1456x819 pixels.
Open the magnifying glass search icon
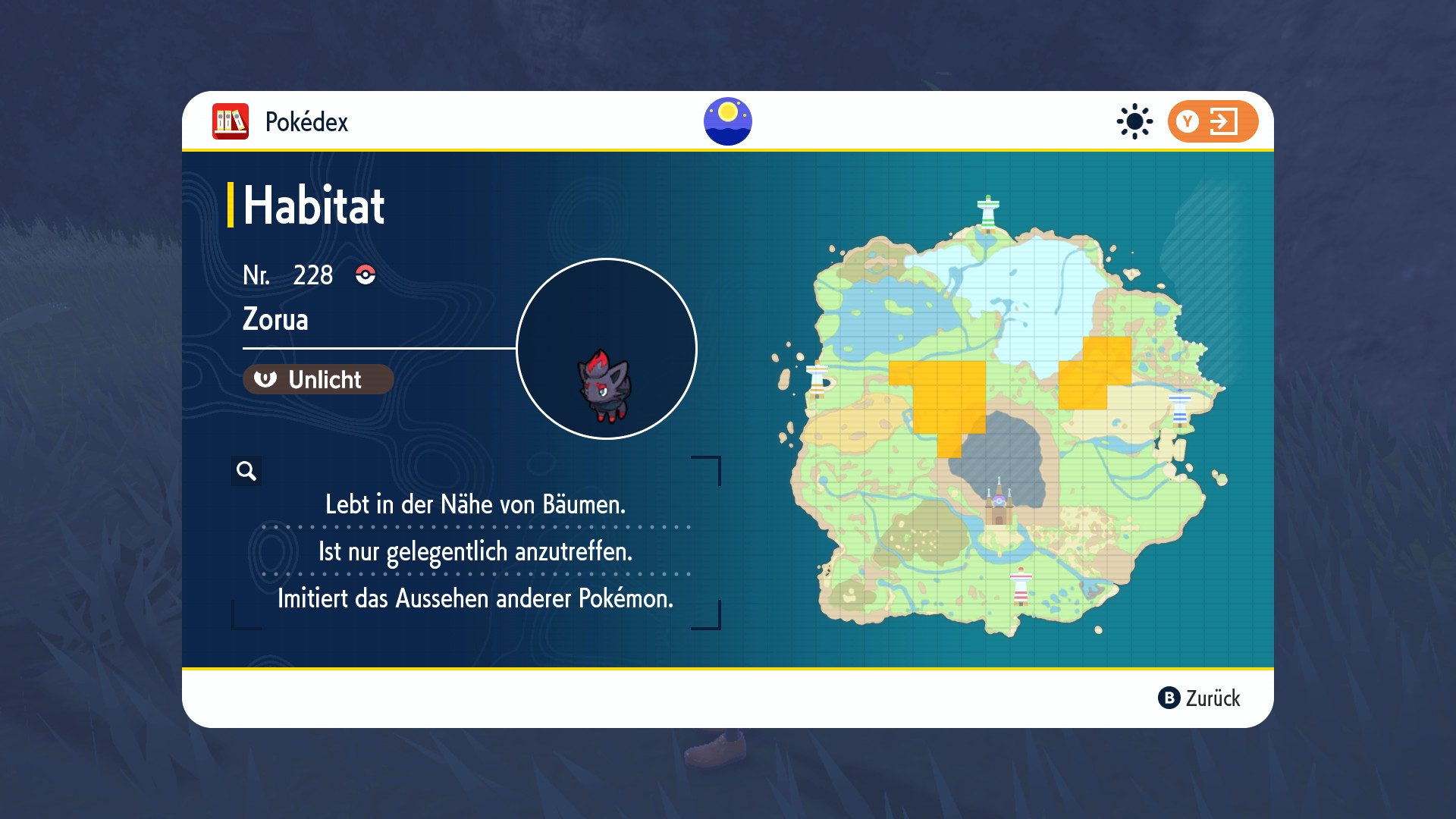pos(246,471)
